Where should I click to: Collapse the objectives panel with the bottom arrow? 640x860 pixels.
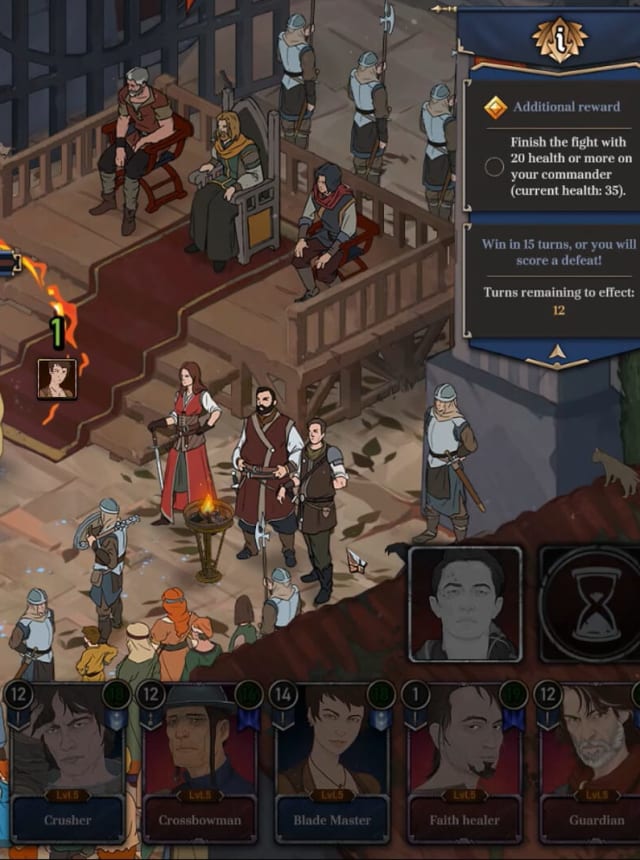[x=555, y=352]
